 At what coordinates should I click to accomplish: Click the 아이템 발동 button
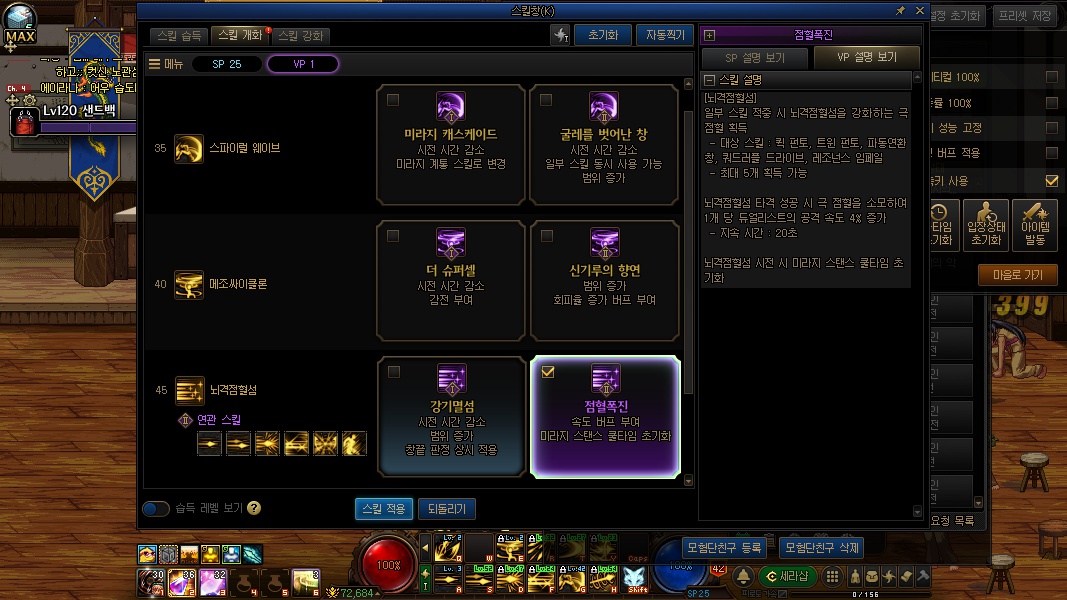coord(1035,225)
